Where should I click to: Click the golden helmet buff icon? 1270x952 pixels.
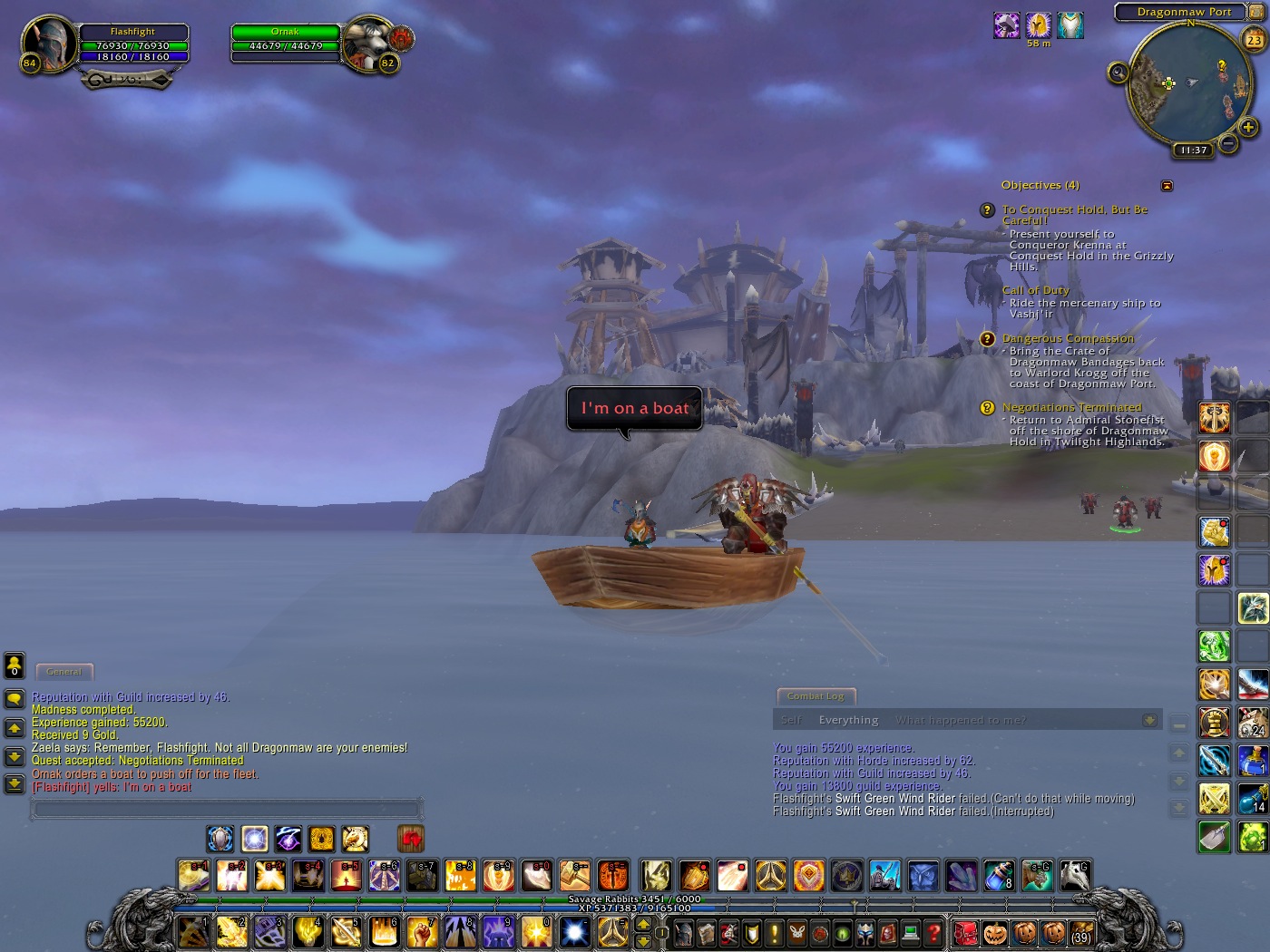1038,24
